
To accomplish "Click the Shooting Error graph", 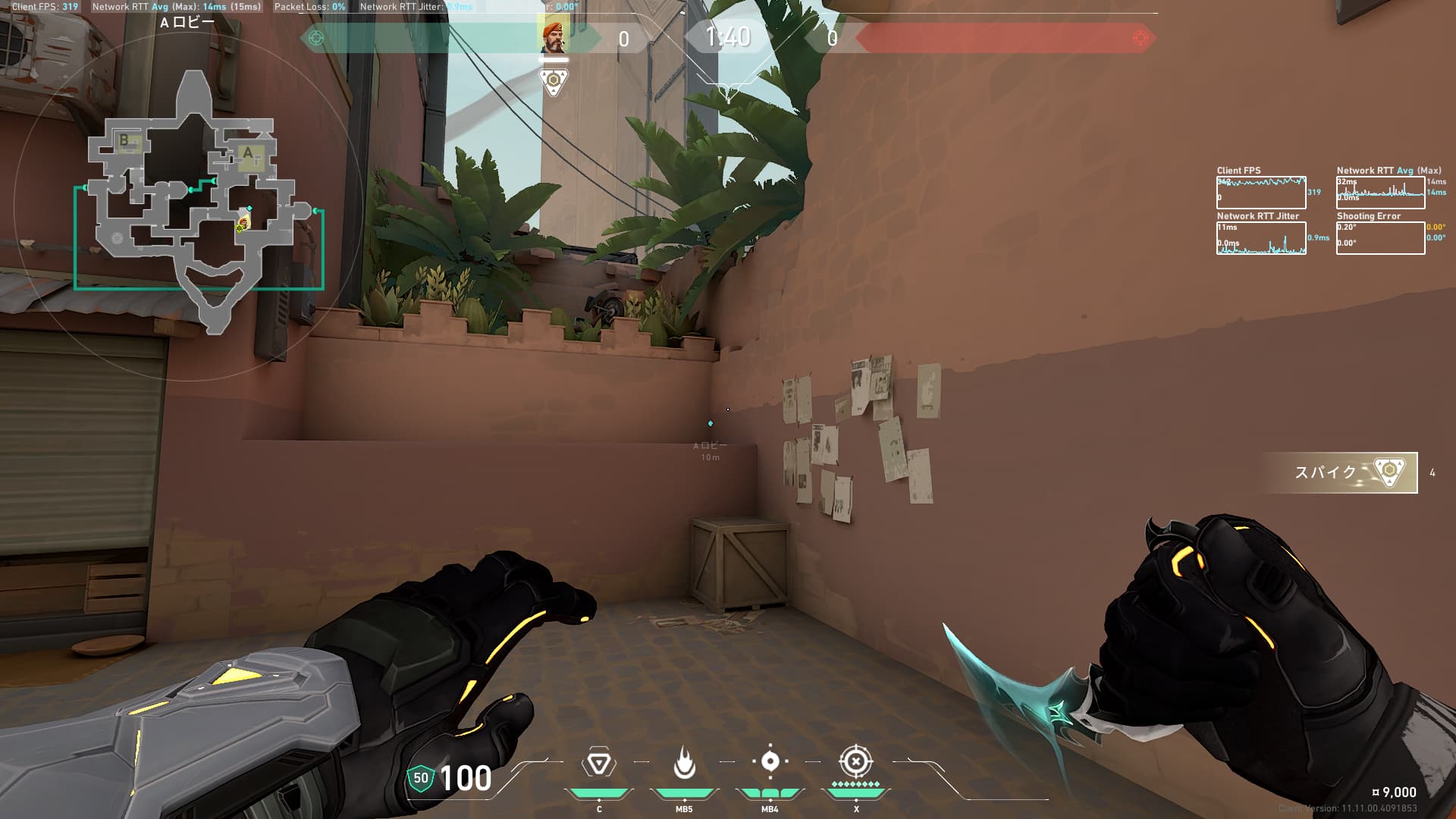I will 1380,238.
